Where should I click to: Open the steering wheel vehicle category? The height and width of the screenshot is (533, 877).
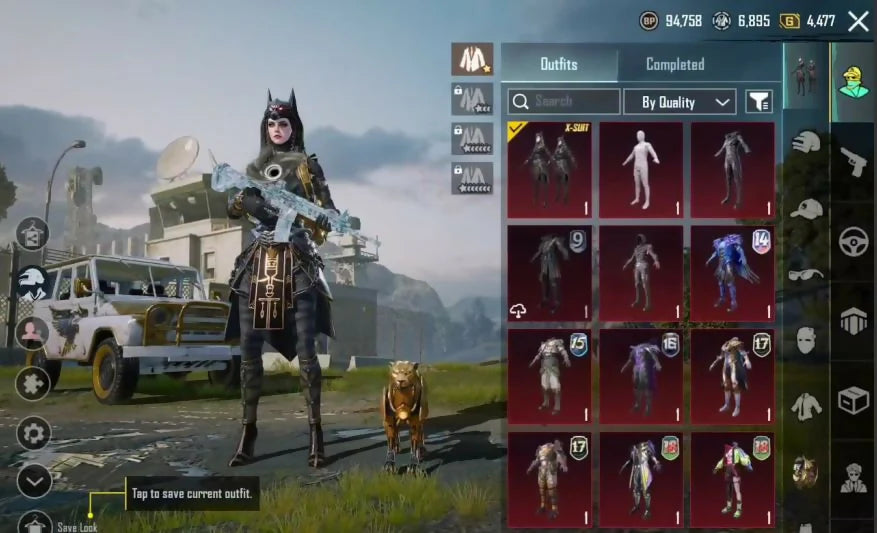(x=853, y=242)
